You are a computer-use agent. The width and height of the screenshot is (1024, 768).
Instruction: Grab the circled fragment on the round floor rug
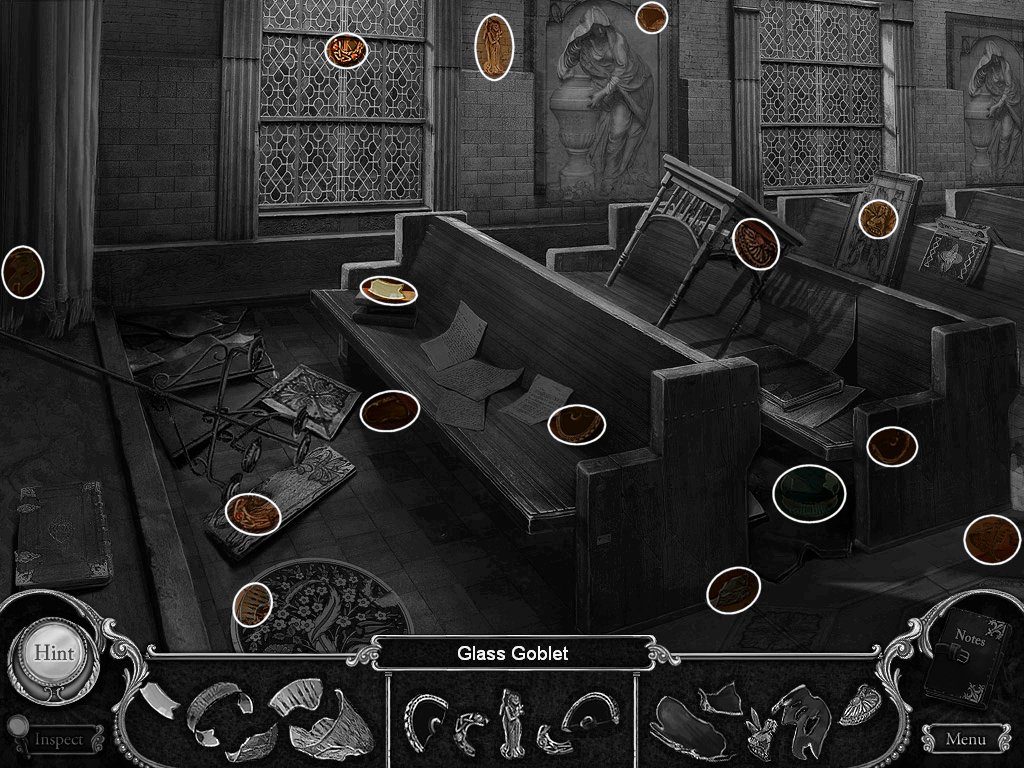click(253, 605)
